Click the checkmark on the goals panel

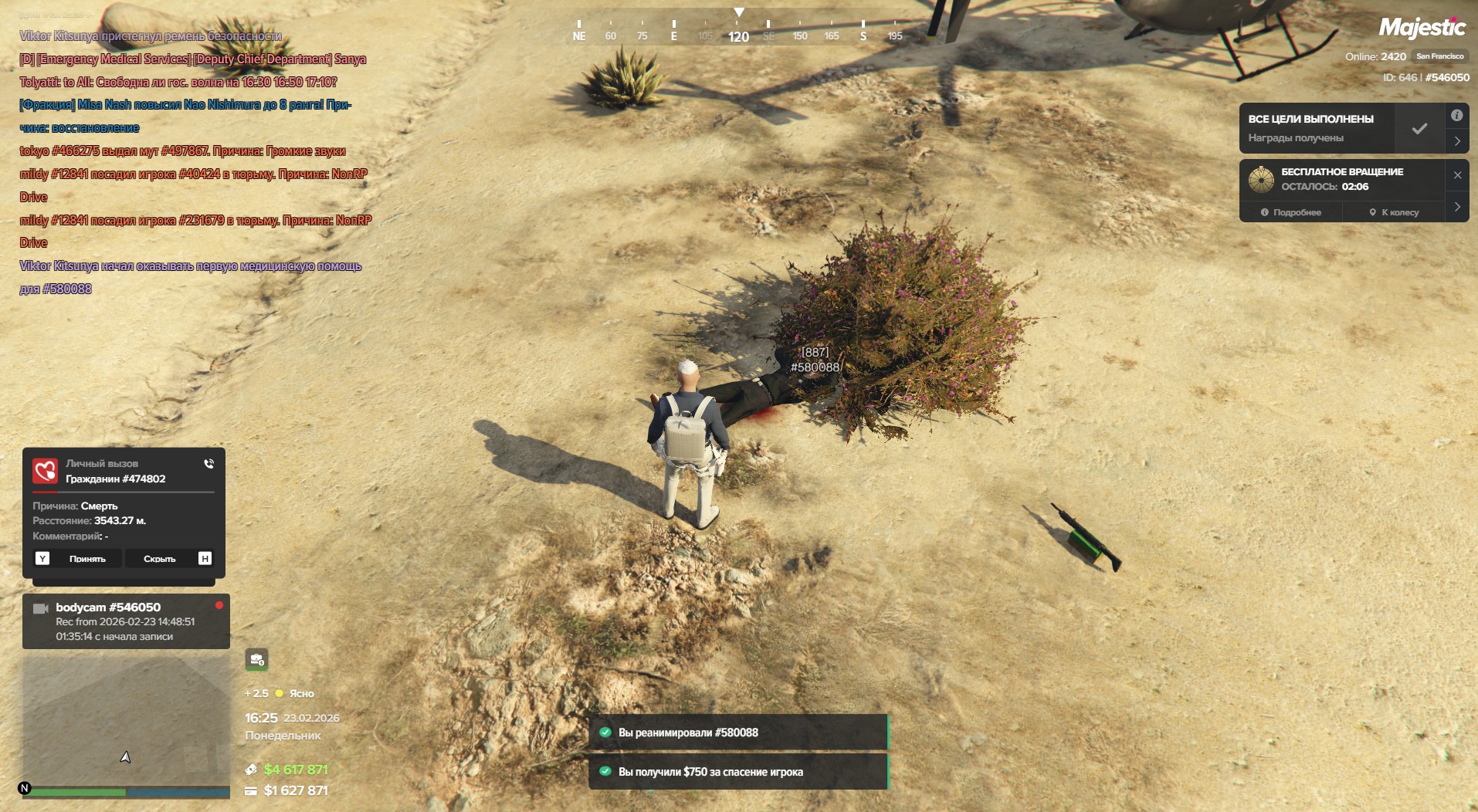[x=1419, y=129]
